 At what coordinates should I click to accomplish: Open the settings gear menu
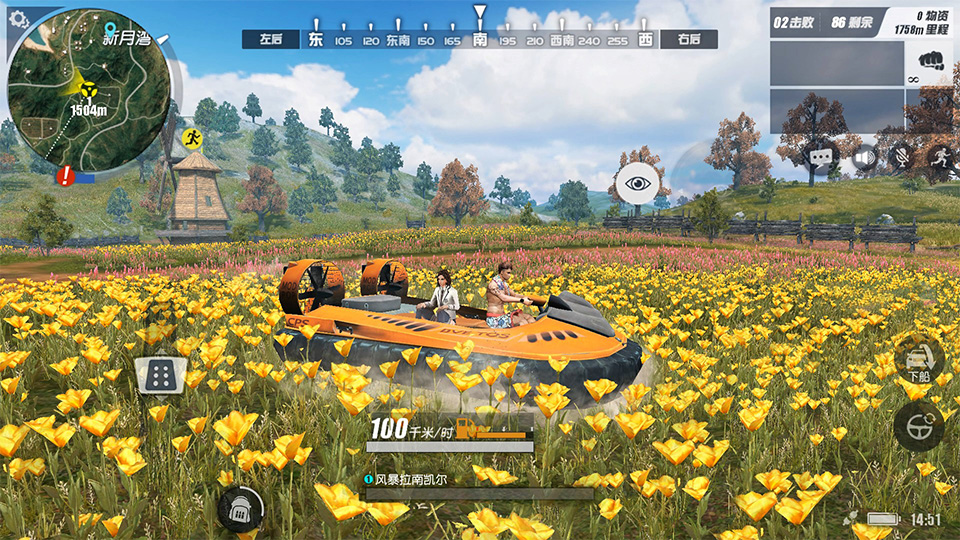click(x=19, y=19)
